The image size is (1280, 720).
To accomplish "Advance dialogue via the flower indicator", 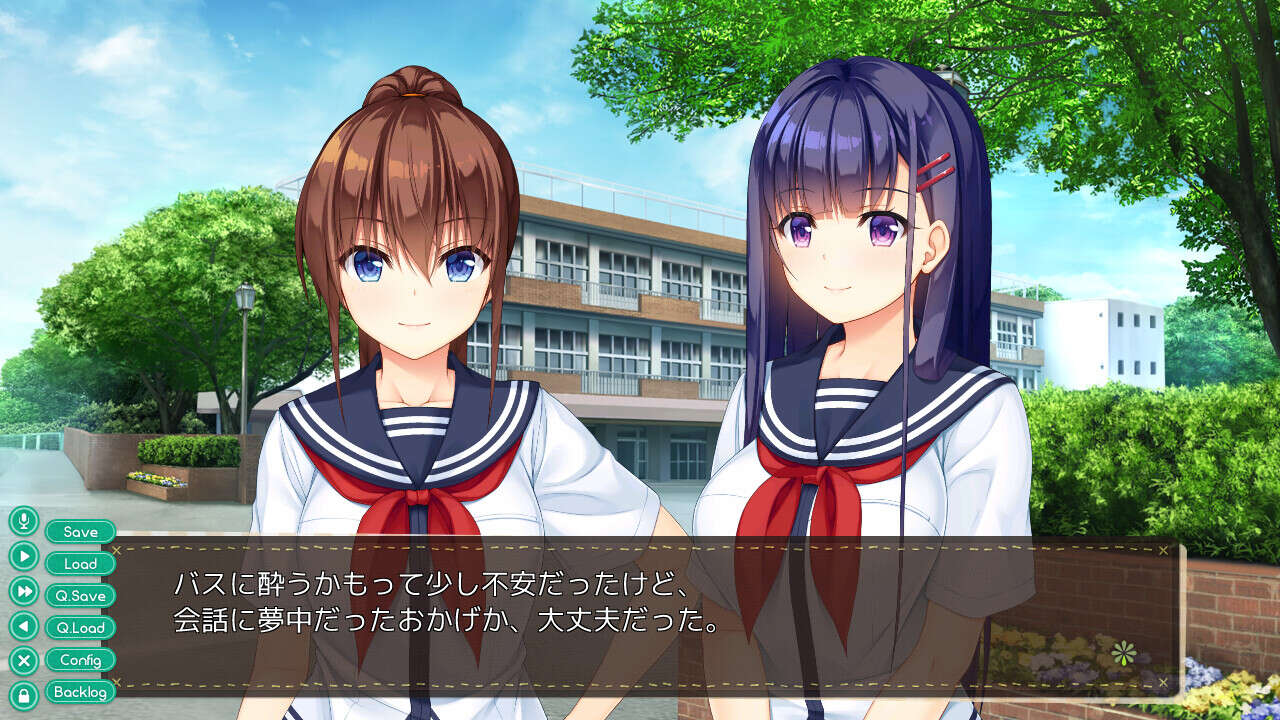I will coord(1124,654).
